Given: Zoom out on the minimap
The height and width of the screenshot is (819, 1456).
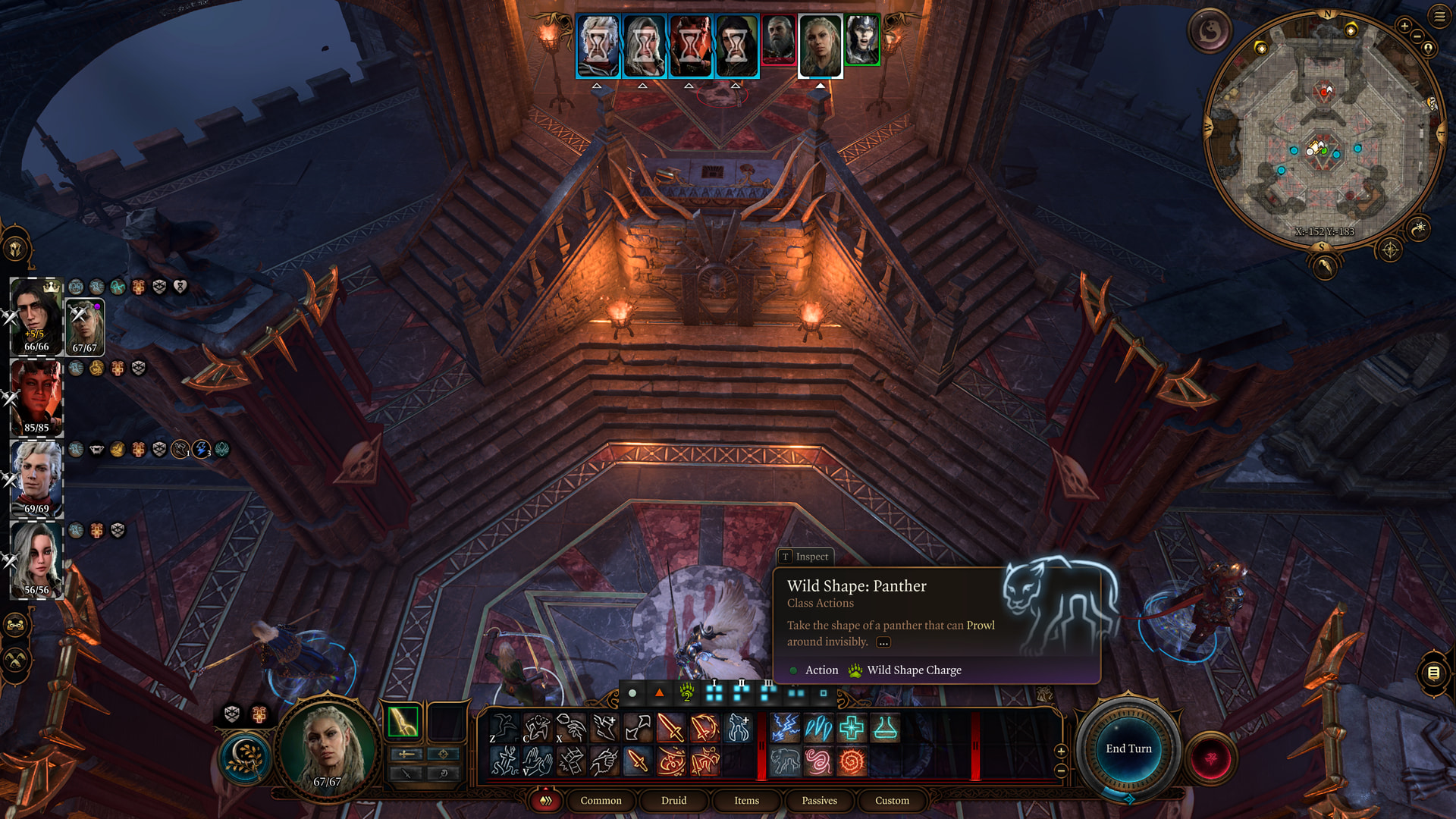Looking at the screenshot, I should (1417, 36).
